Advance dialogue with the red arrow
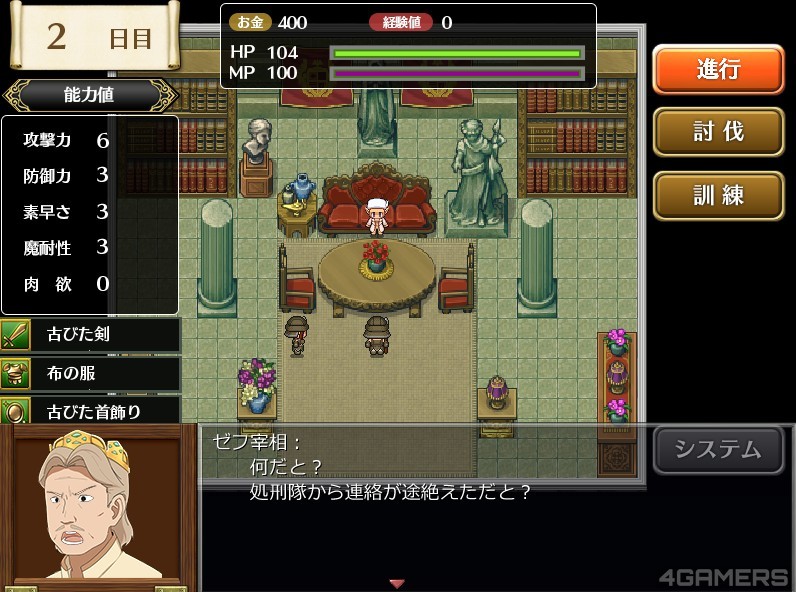Viewport: 796px width, 592px height. pos(397,583)
